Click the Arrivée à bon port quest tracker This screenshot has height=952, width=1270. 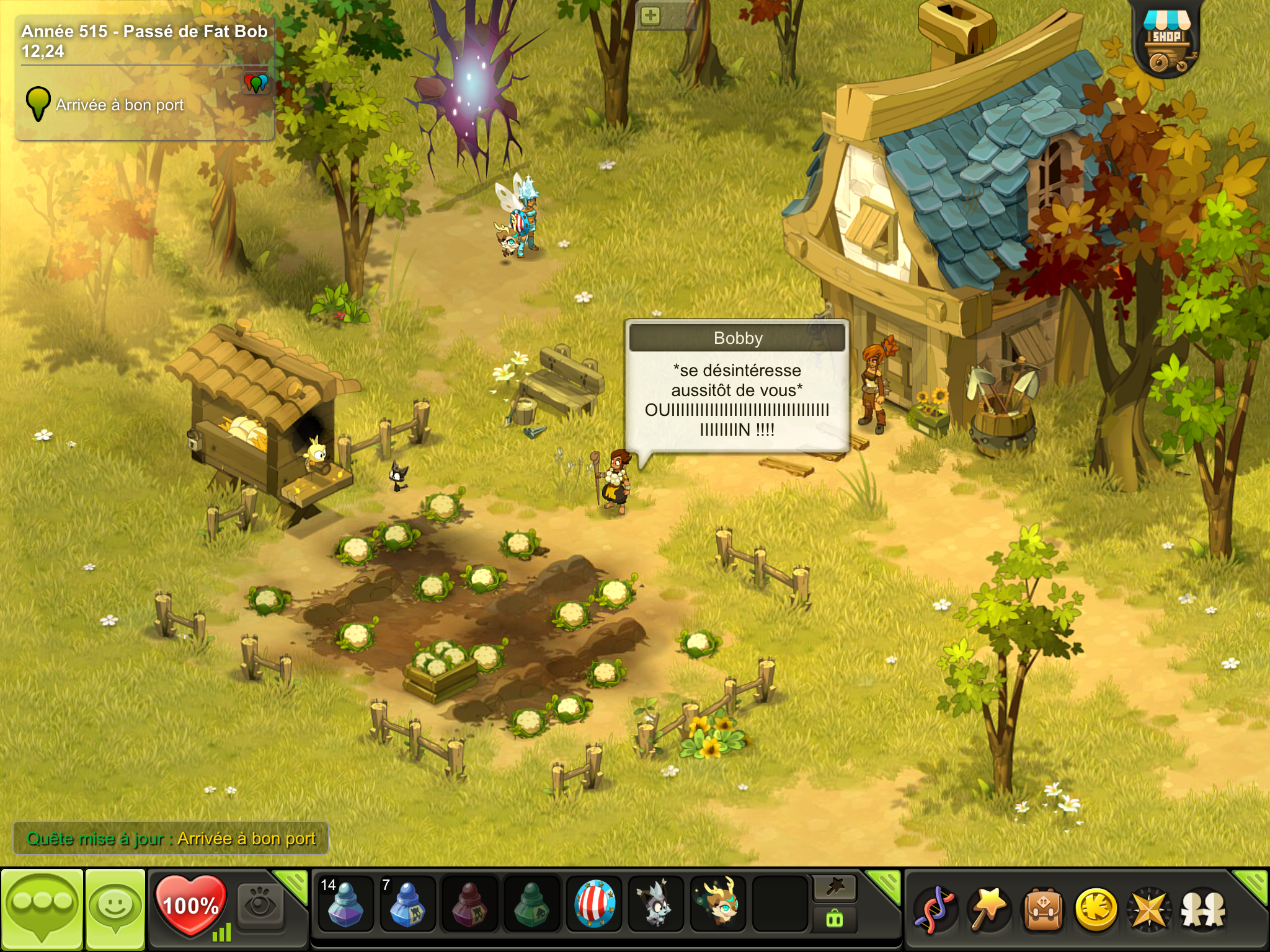coord(119,105)
